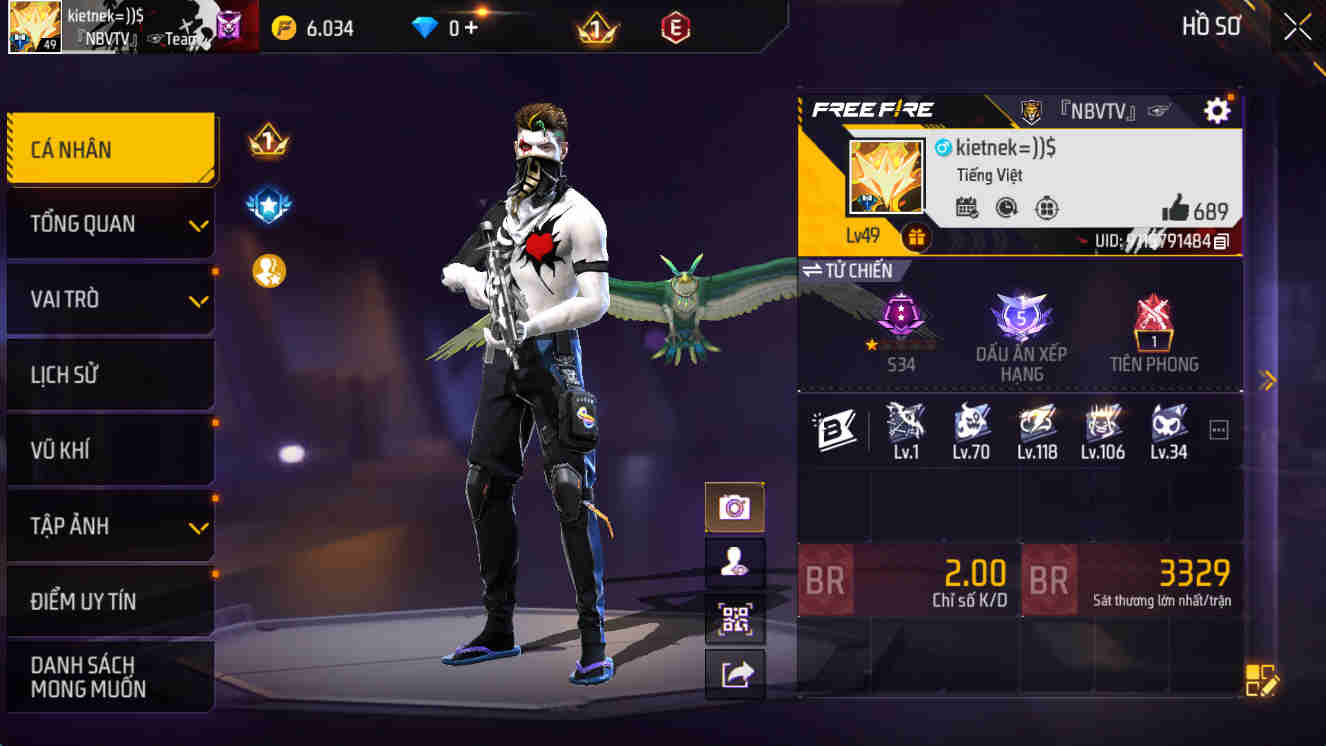Click the yellow chevron on the right edge
Viewport: 1326px width, 746px height.
coord(1266,380)
